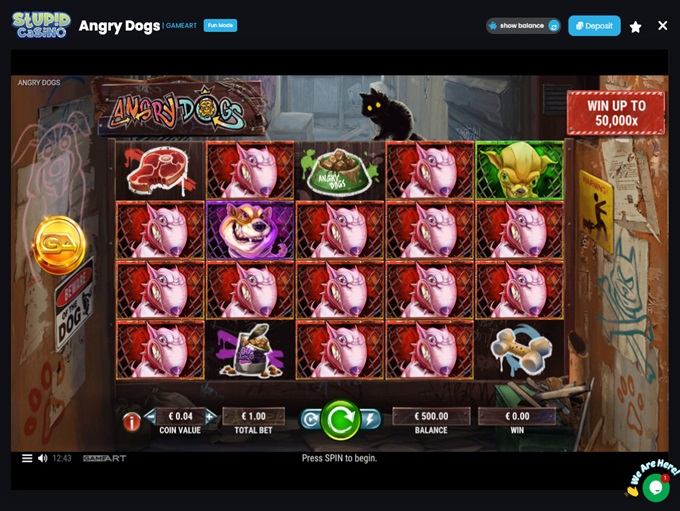Deposit funds to the casino account
This screenshot has width=680, height=511.
(594, 26)
